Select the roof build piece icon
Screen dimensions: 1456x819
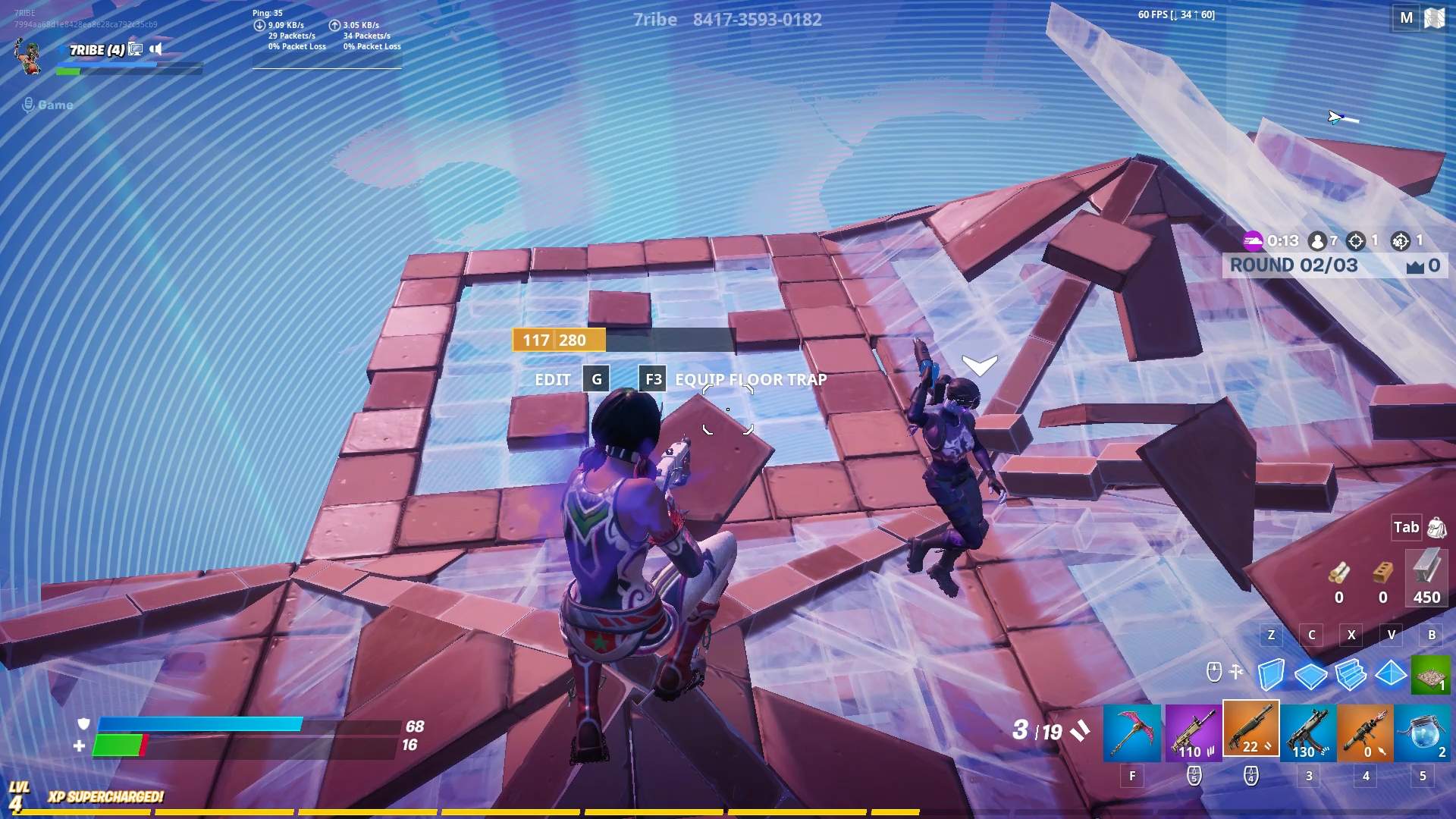(x=1389, y=672)
